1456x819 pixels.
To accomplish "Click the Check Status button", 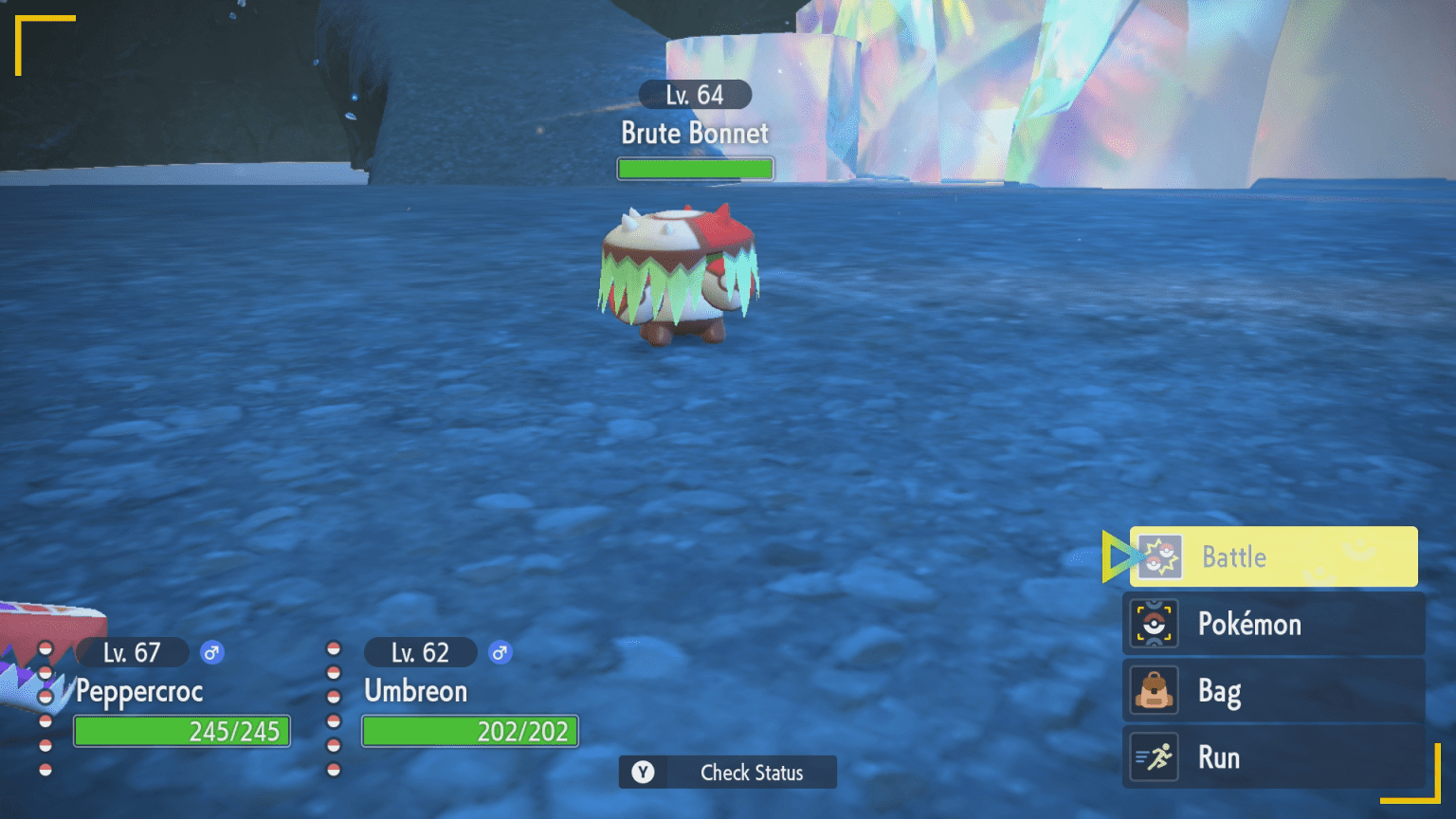I will click(x=728, y=773).
